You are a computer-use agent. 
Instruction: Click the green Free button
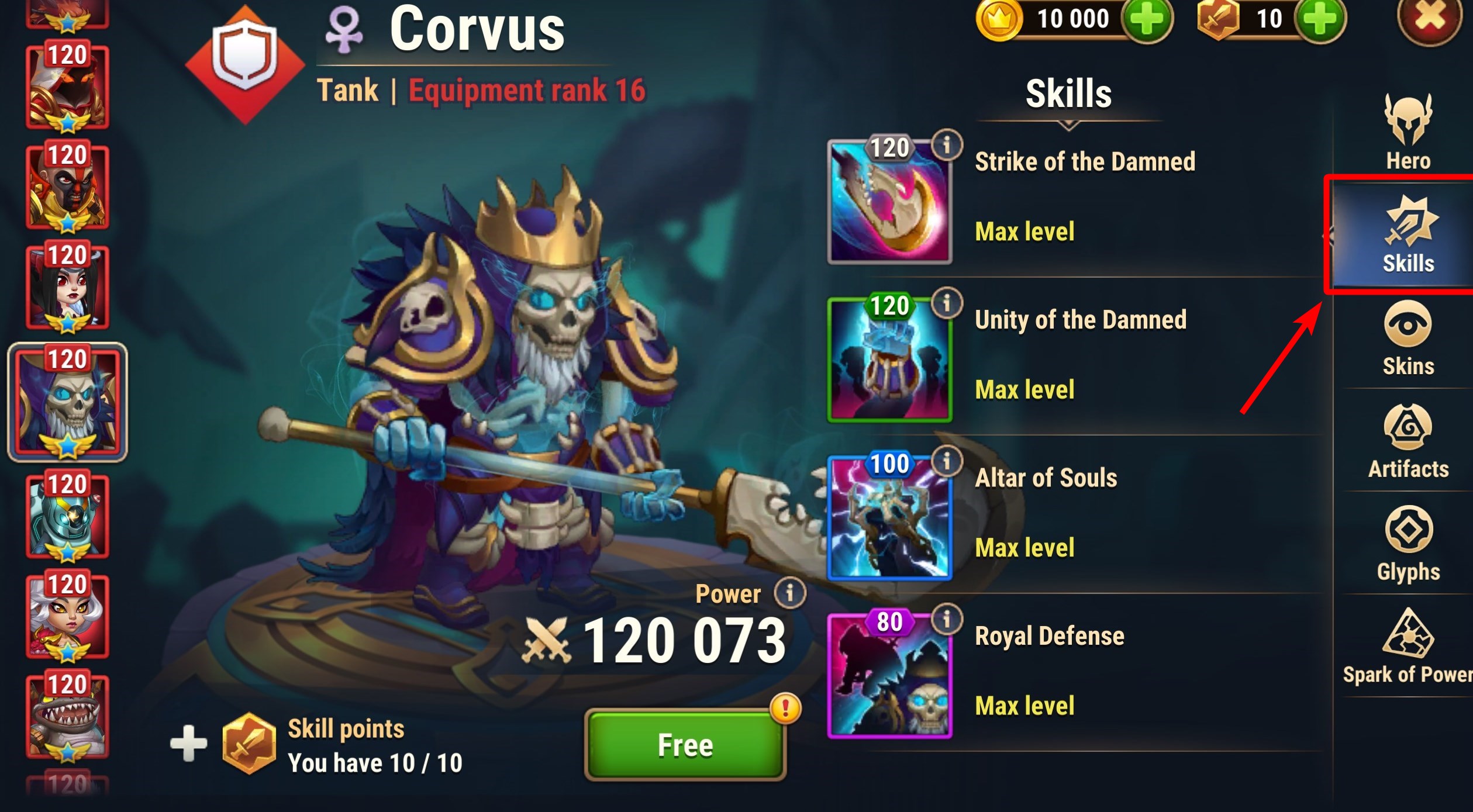pyautogui.click(x=685, y=745)
